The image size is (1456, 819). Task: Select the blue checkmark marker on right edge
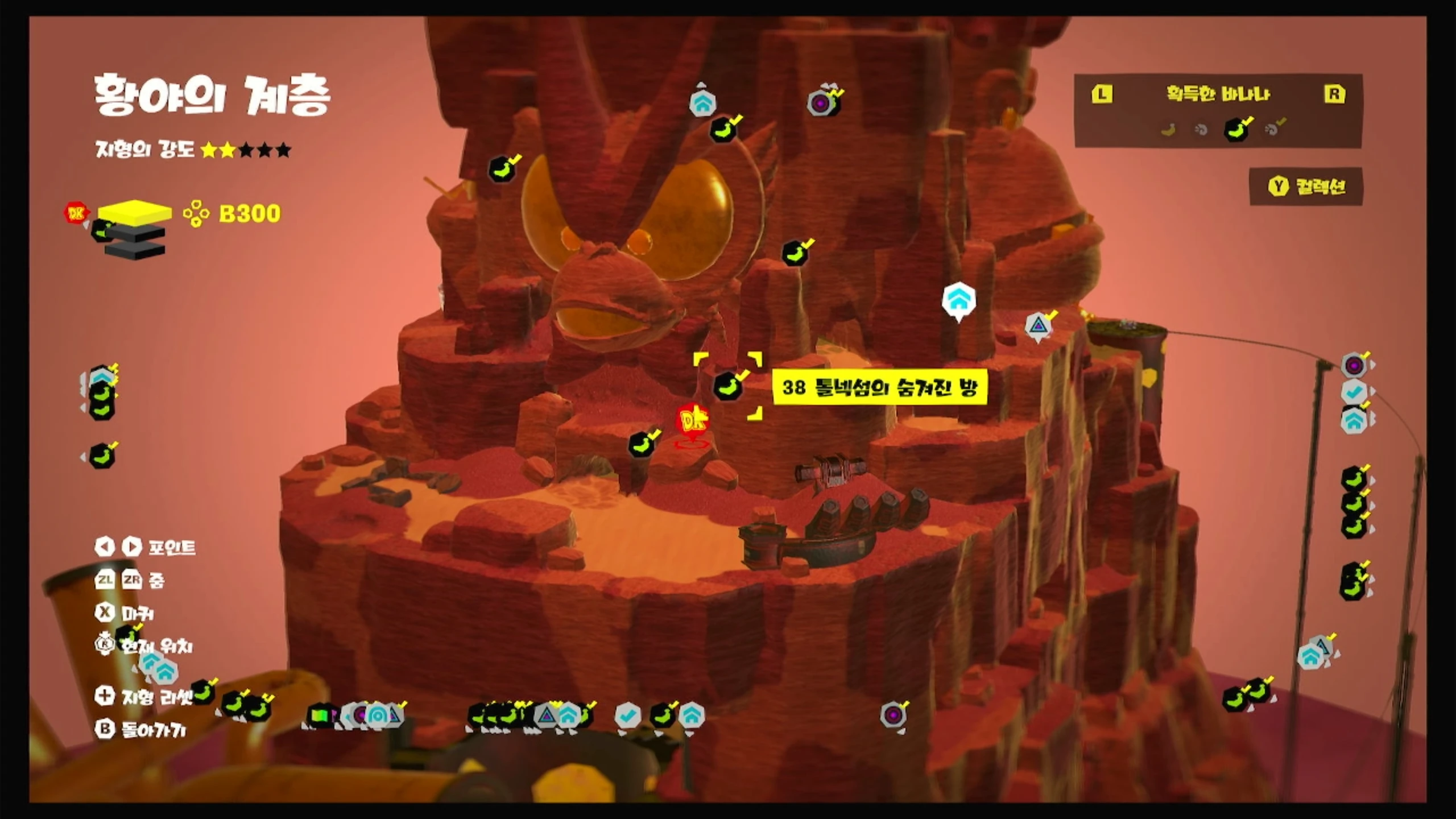pyautogui.click(x=1354, y=392)
